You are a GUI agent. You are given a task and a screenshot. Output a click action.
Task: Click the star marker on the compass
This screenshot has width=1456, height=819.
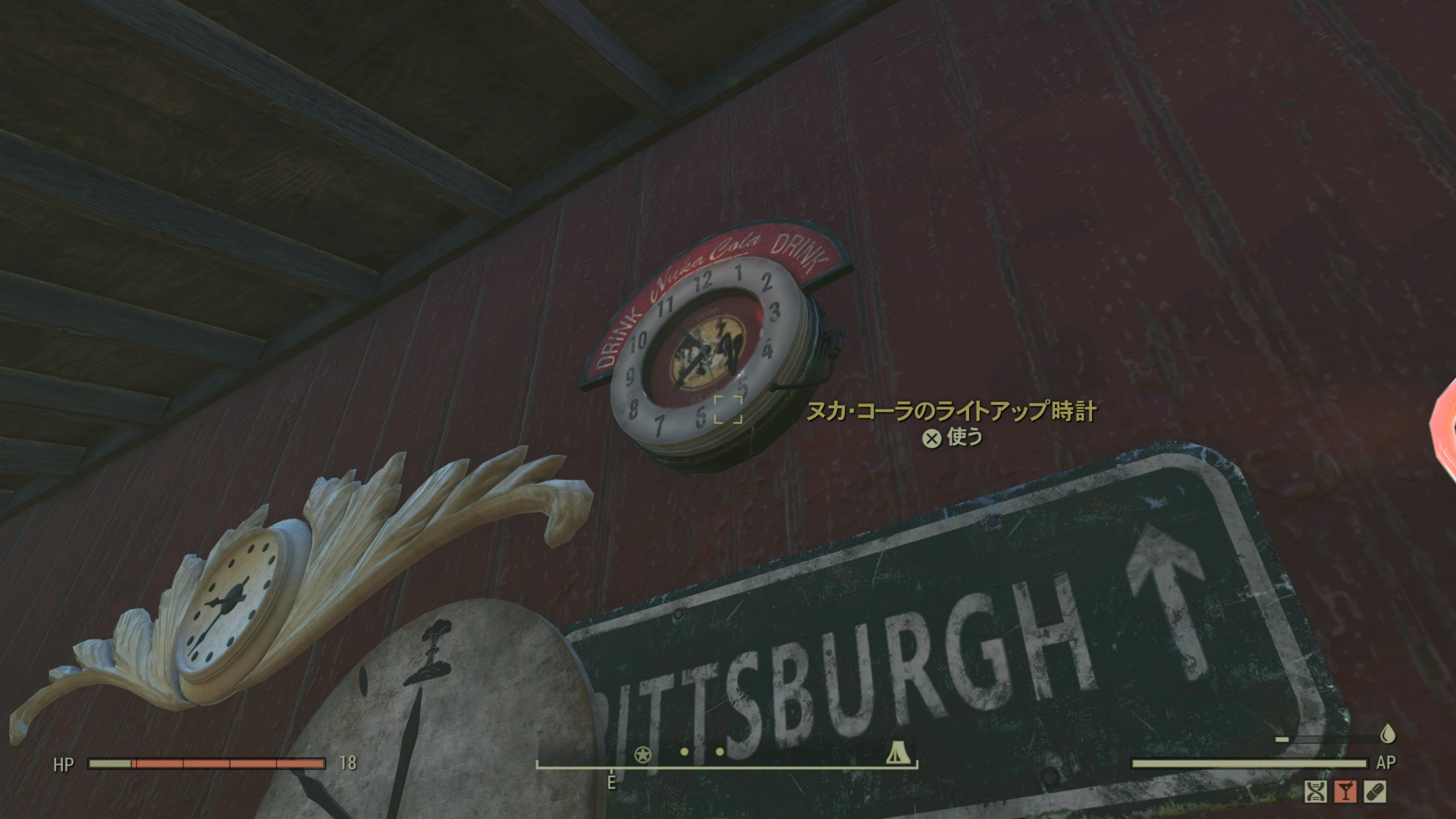[642, 754]
